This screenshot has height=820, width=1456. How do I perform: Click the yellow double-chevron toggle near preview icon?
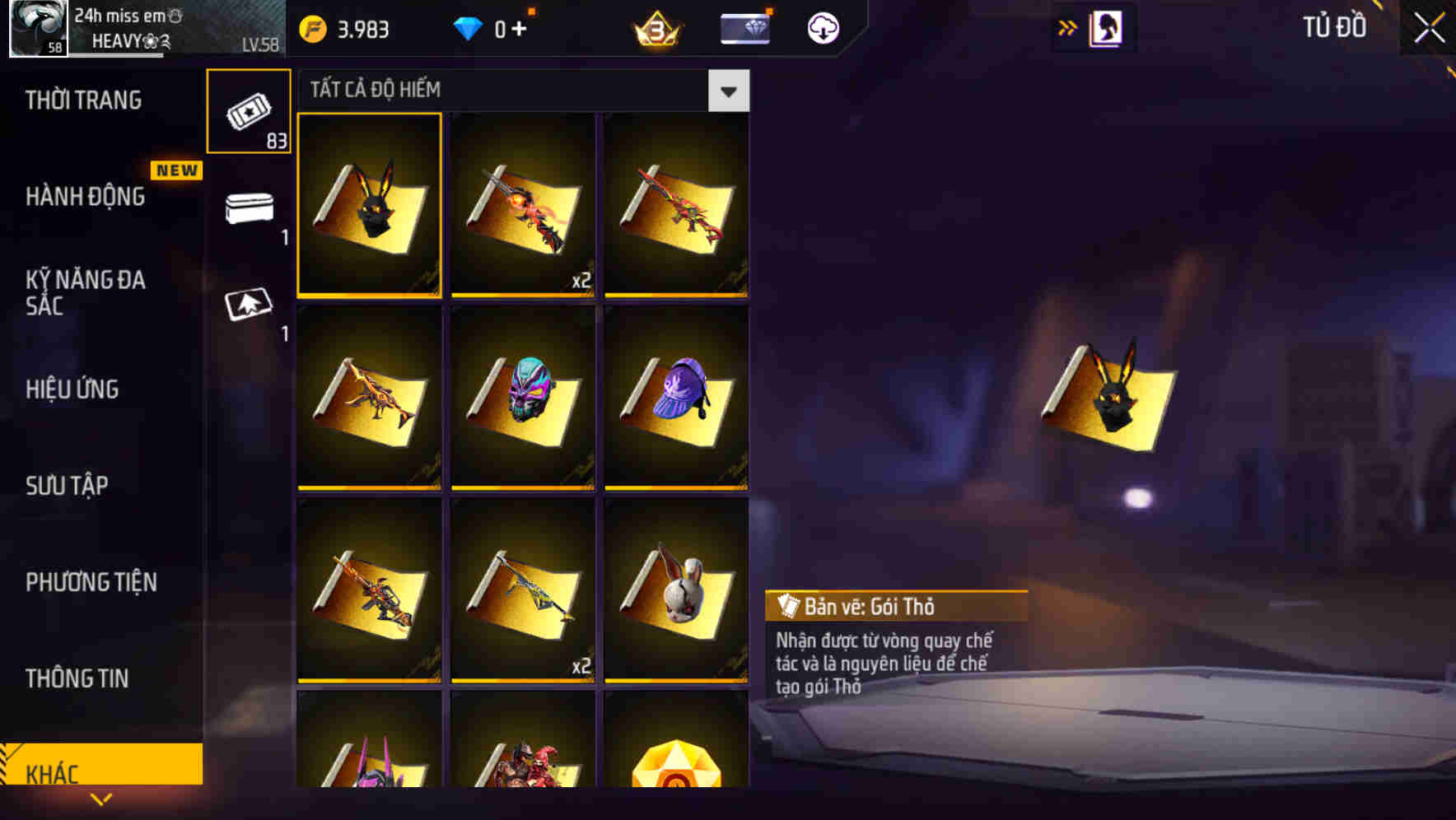pos(1066,26)
